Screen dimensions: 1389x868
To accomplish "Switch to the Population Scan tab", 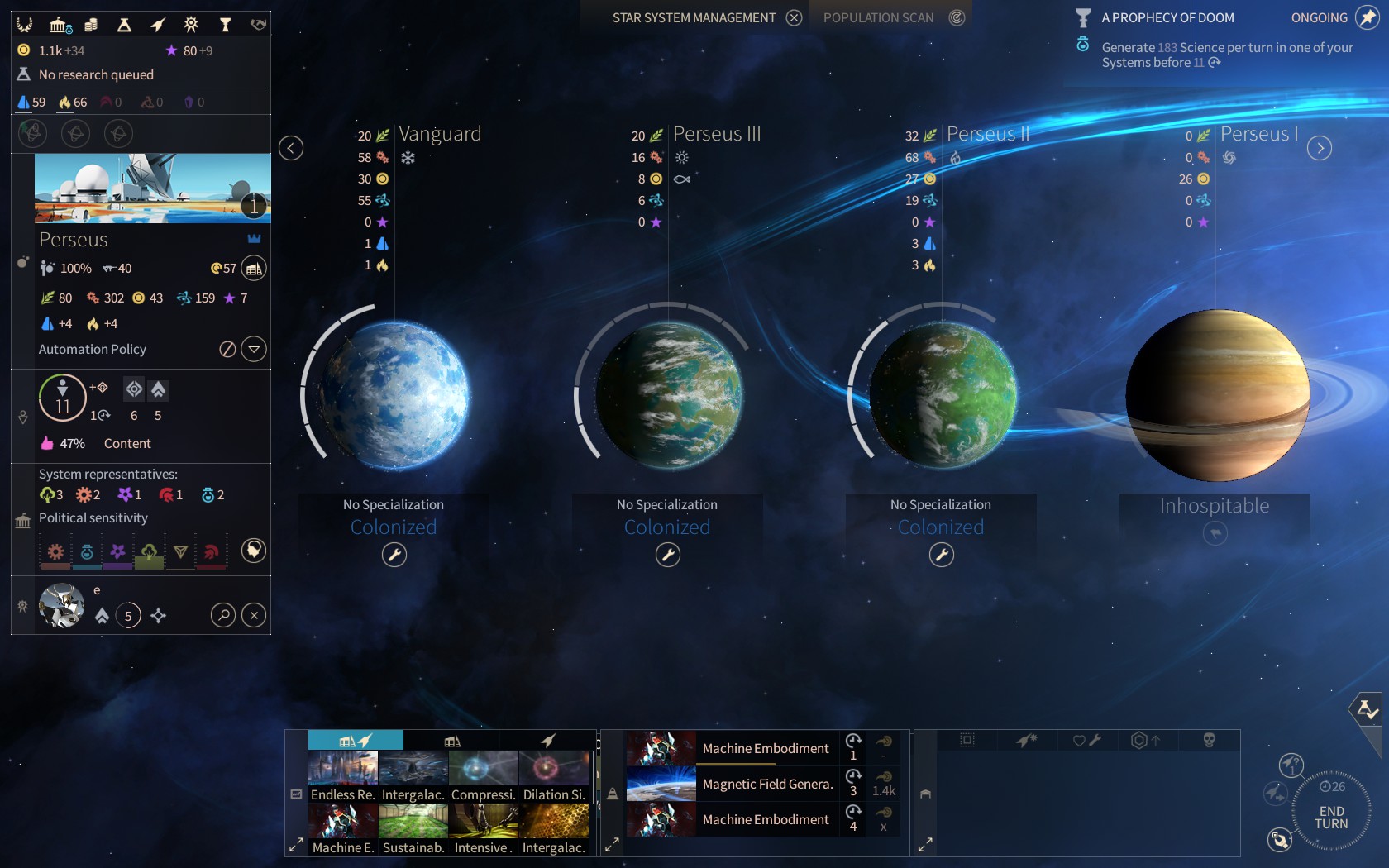I will click(879, 18).
